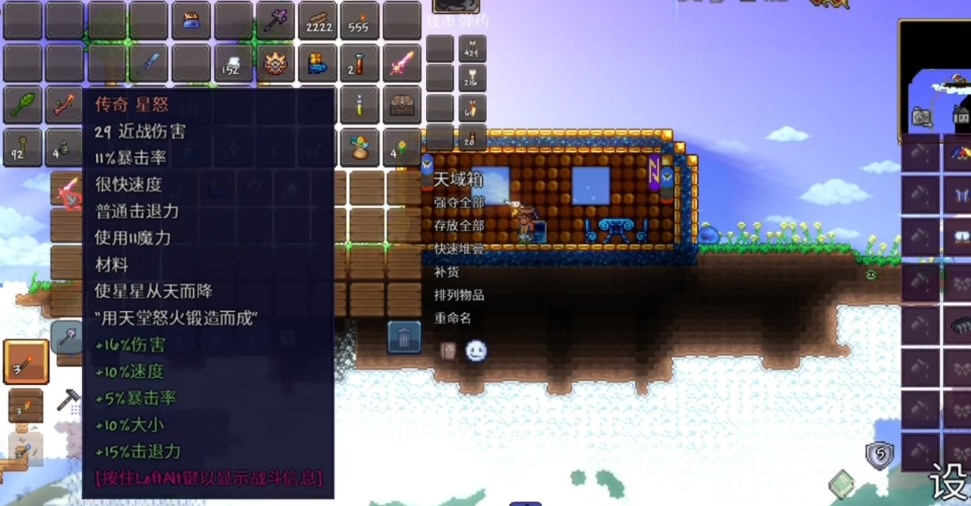Pick the purple hammer inventory slot
Screen dimensions: 971x506
pyautogui.click(x=274, y=21)
